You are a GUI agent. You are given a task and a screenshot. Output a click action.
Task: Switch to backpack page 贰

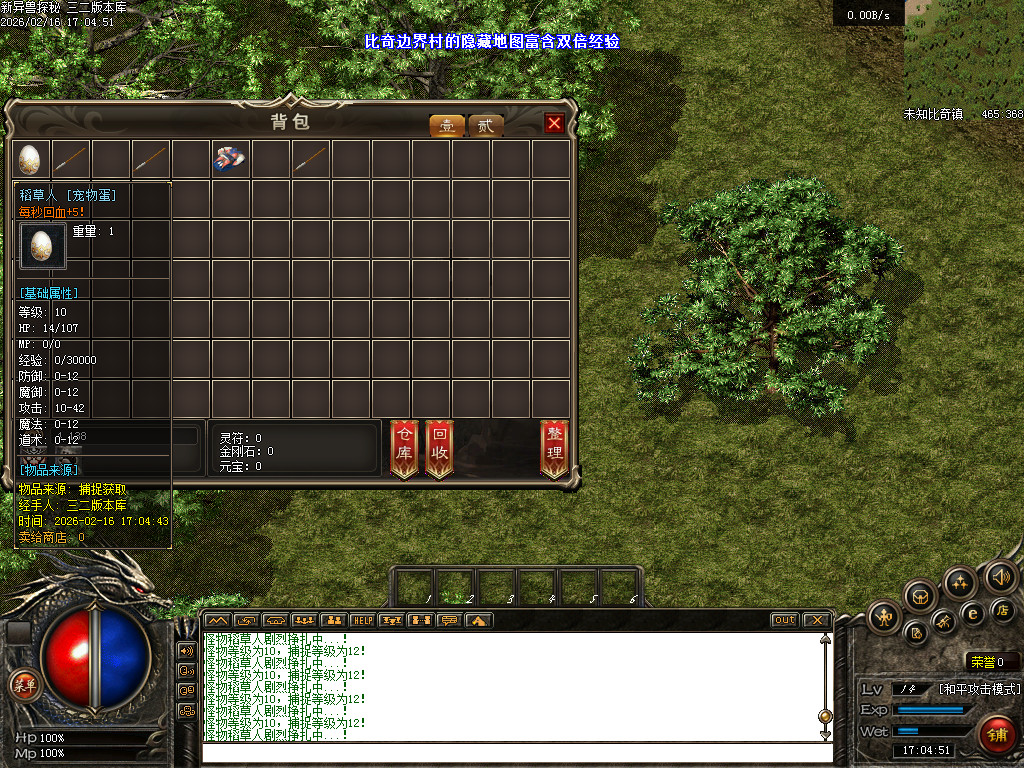pos(485,125)
